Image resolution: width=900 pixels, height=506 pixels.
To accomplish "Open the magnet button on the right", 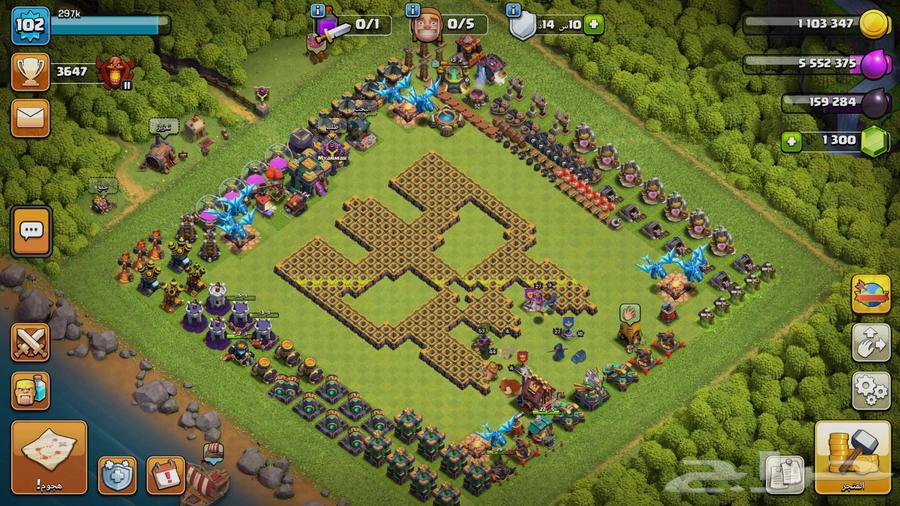I will point(870,341).
